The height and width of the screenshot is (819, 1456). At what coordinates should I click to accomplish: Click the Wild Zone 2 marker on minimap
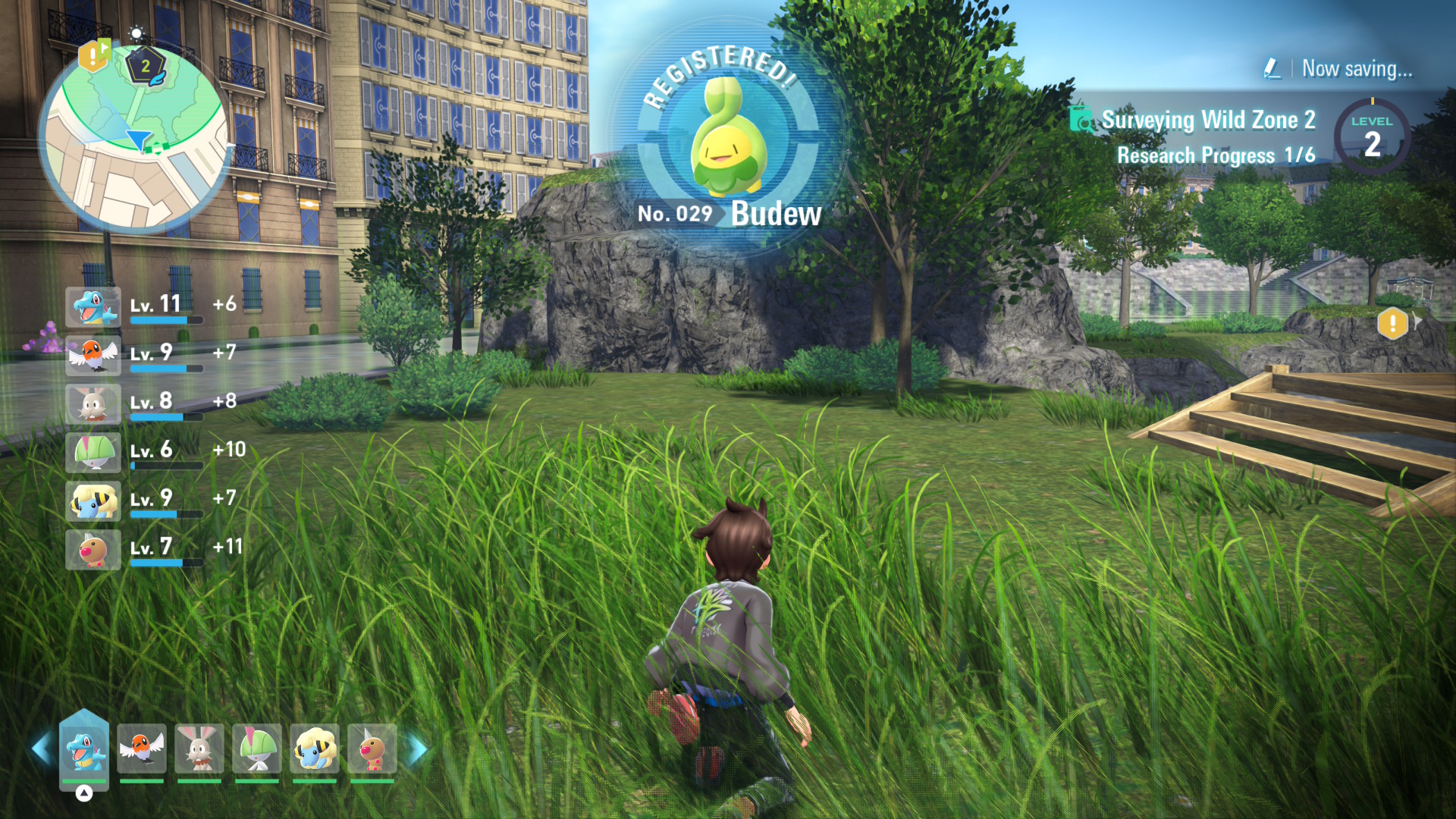click(x=146, y=67)
